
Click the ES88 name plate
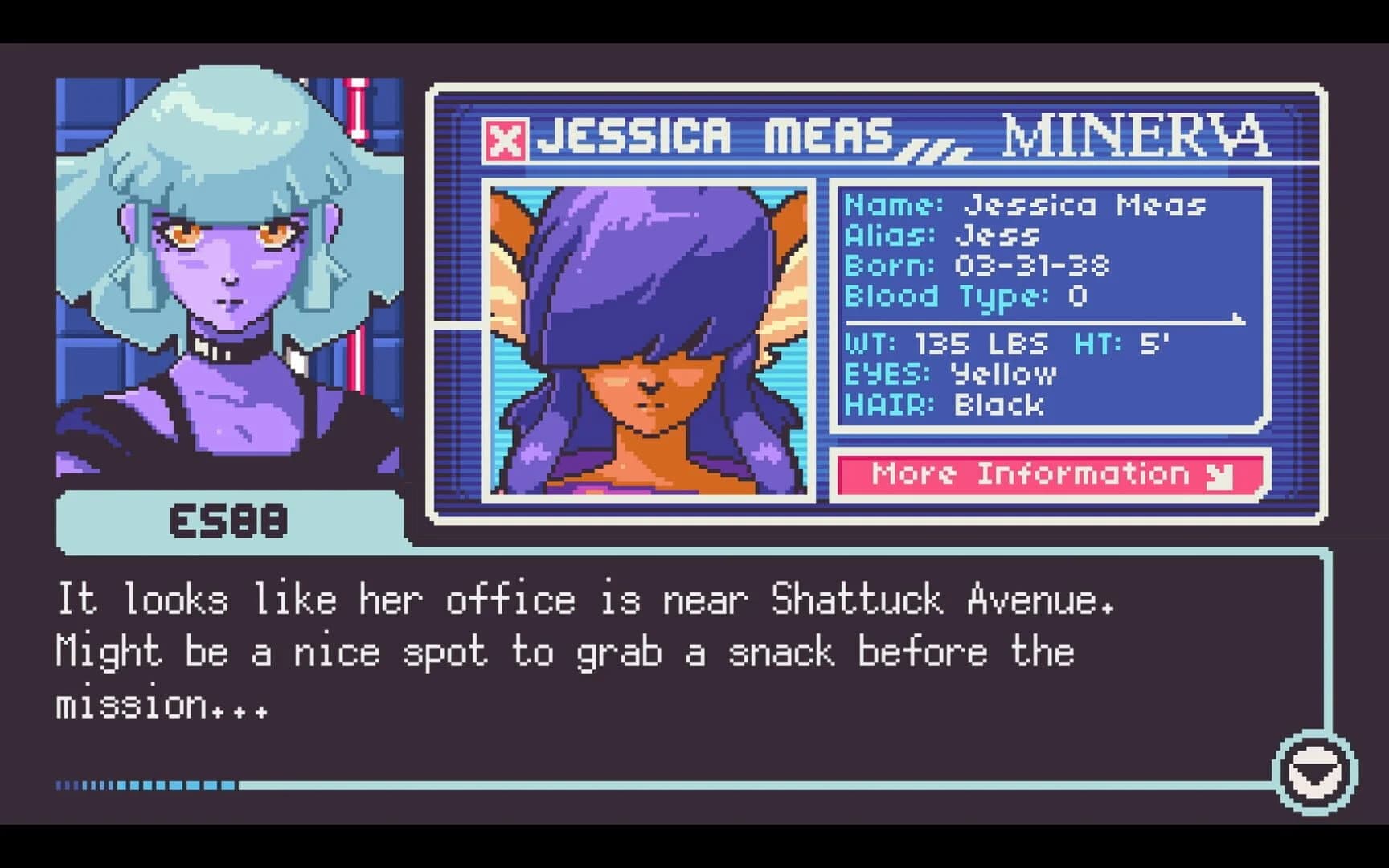[227, 522]
